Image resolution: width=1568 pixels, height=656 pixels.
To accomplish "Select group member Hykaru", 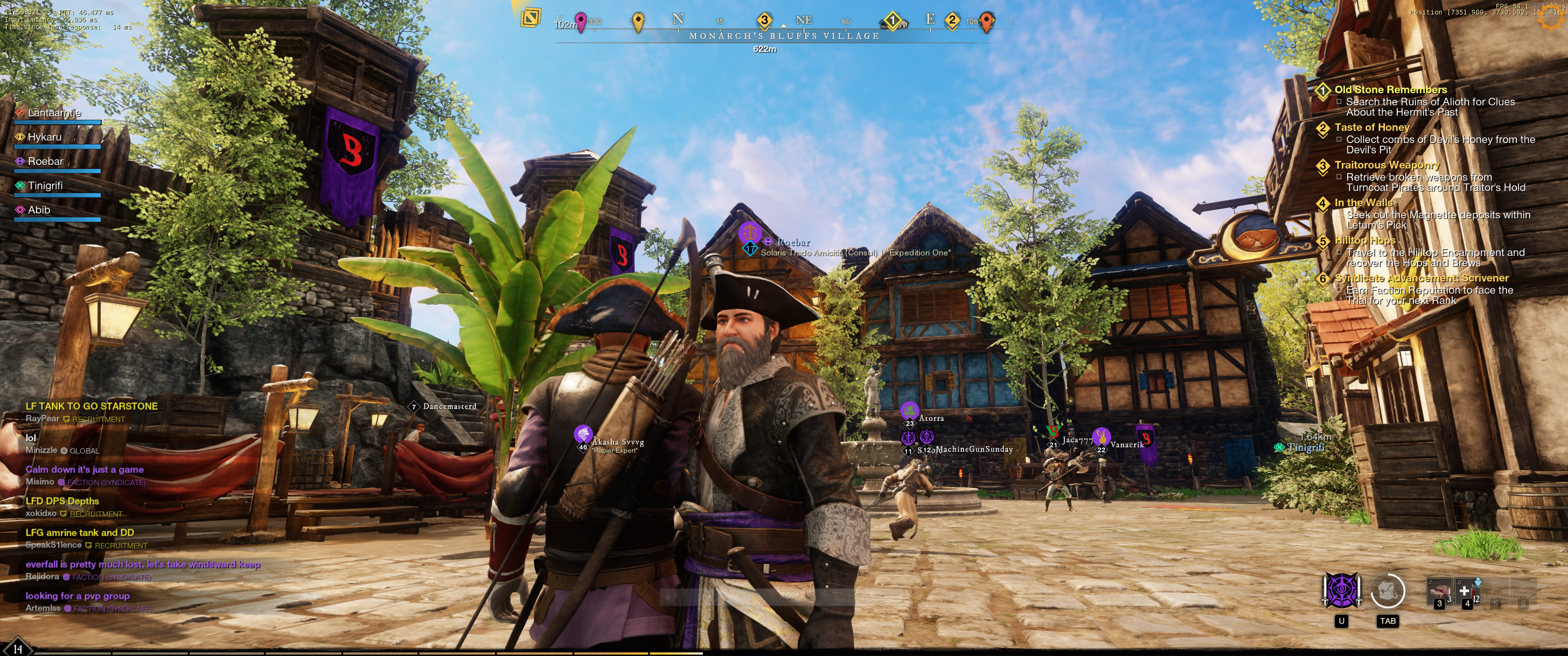I will 44,138.
